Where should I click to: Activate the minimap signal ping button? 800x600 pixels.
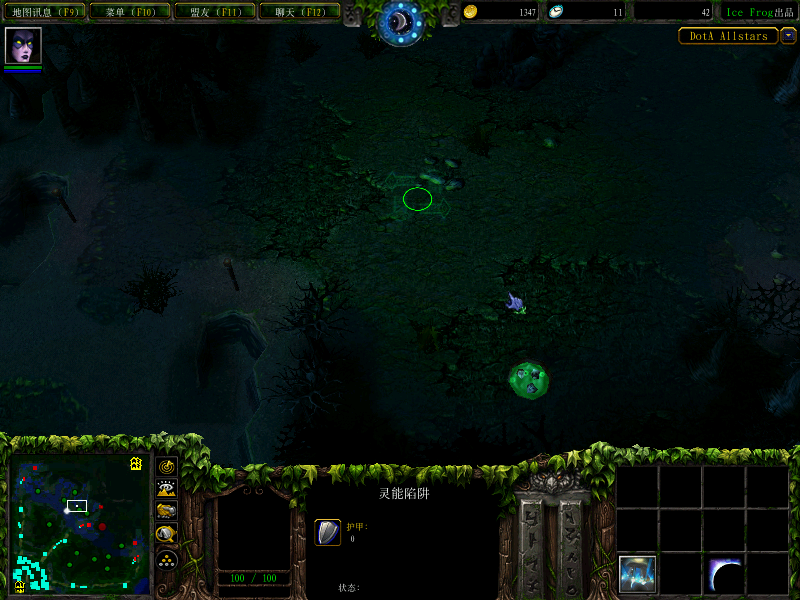pyautogui.click(x=167, y=466)
